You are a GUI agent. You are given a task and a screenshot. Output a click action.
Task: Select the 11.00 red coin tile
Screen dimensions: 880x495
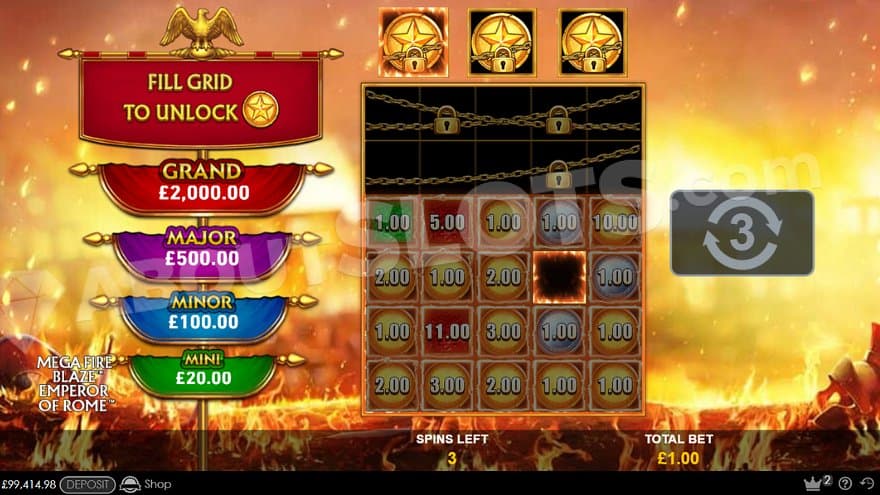point(448,329)
